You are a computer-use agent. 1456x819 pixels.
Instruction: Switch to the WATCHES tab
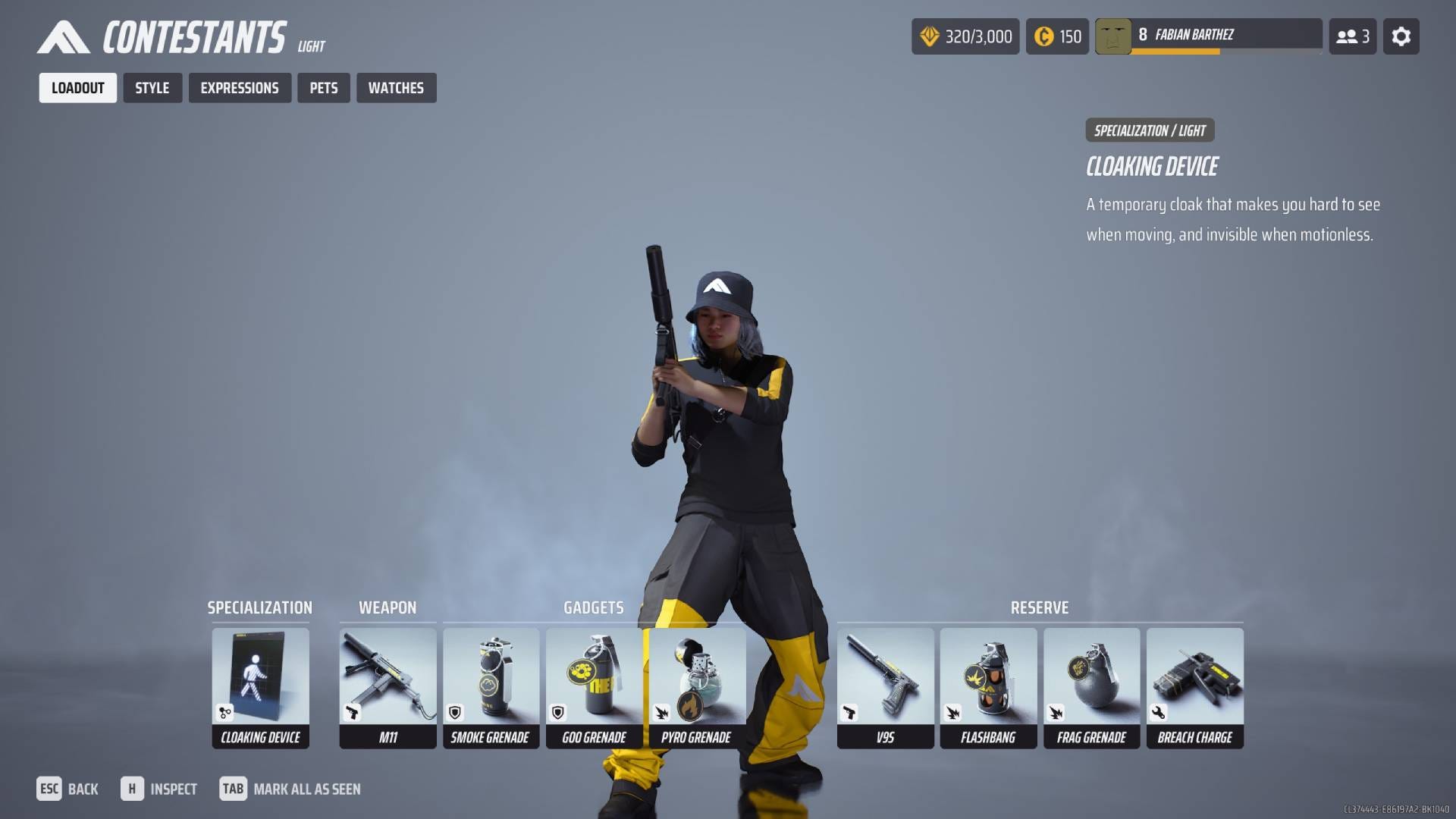pos(396,87)
